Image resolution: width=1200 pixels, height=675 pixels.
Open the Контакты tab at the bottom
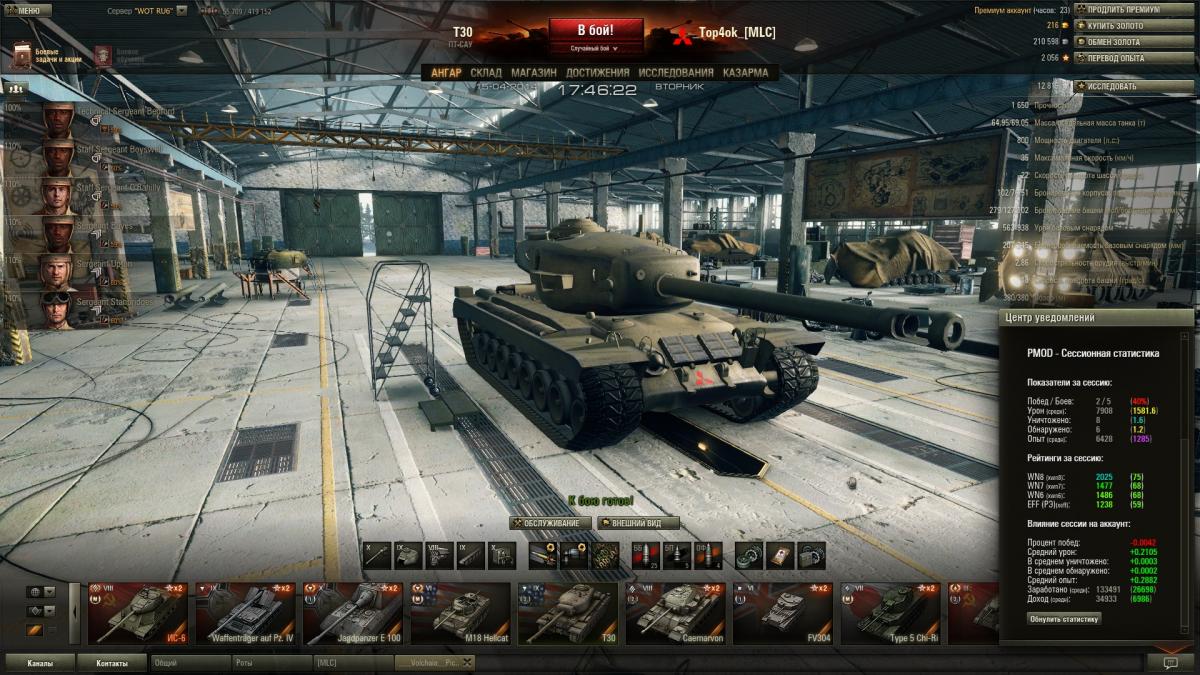(112, 663)
